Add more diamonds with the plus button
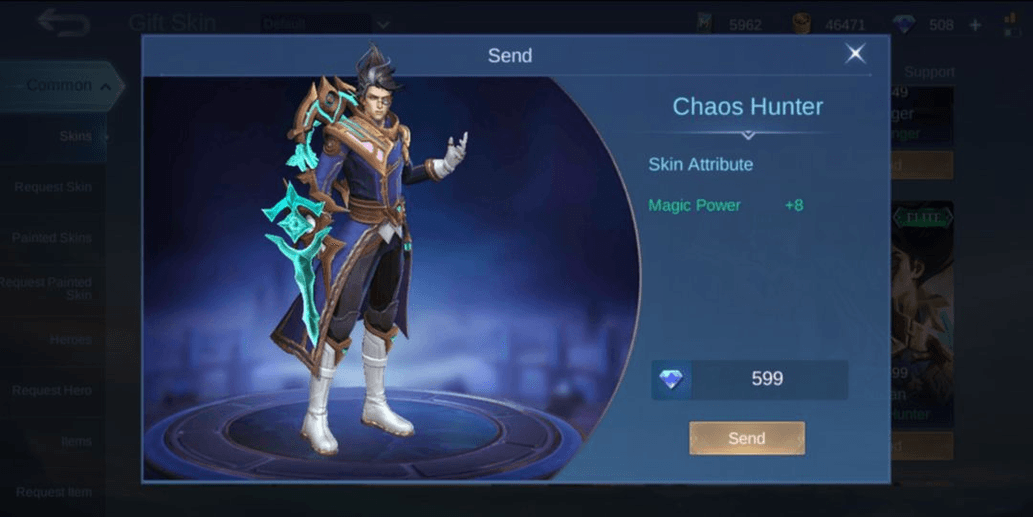The image size is (1033, 517). point(975,25)
